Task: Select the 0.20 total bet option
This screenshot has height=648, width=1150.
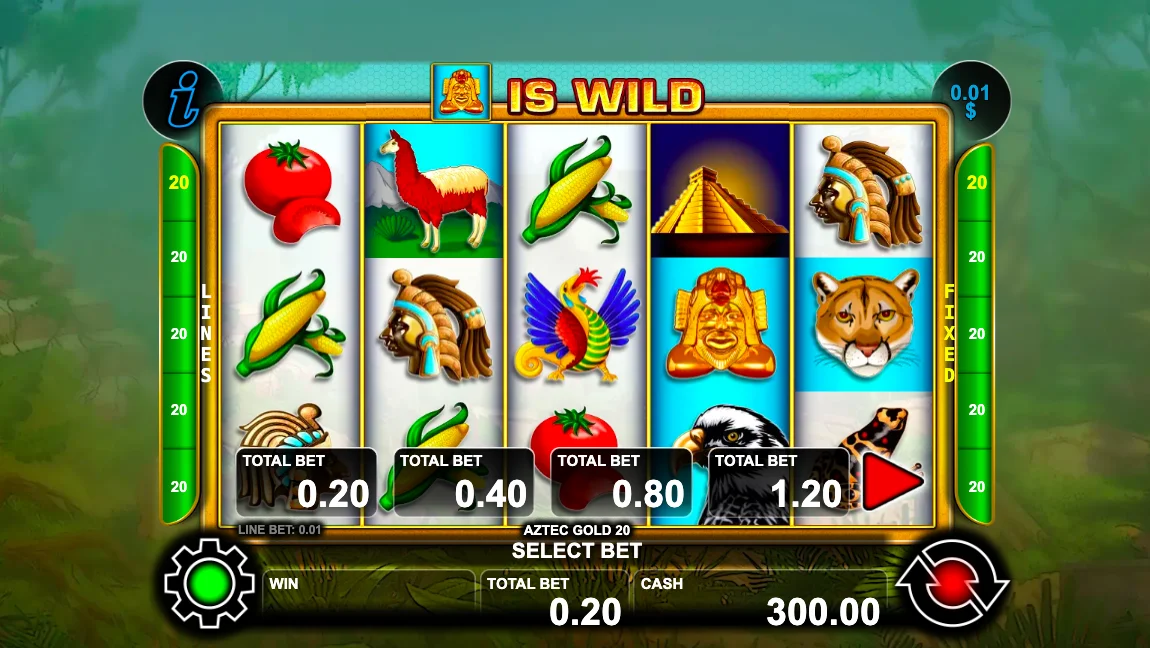Action: coord(306,482)
